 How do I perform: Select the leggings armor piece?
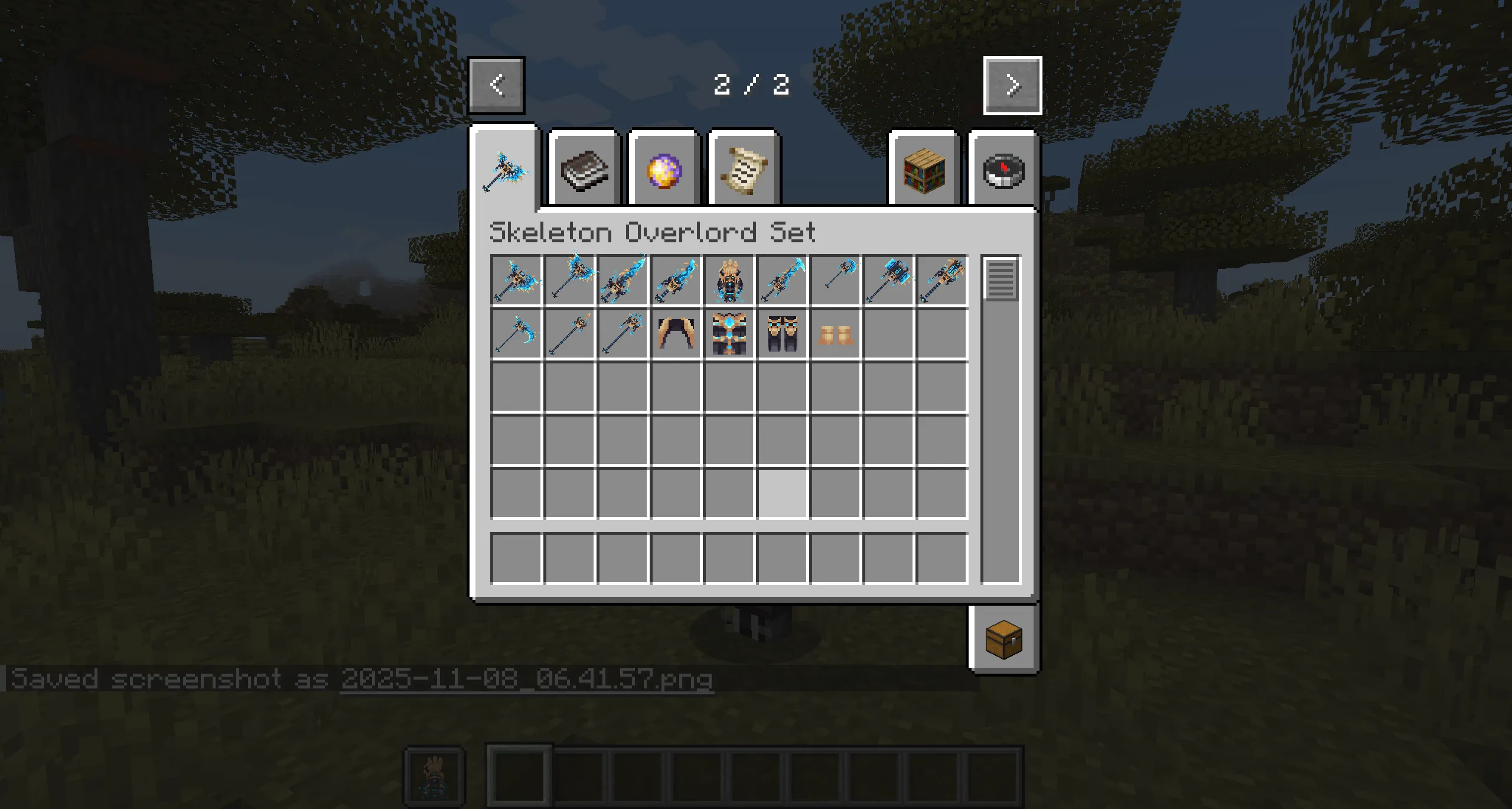[783, 332]
